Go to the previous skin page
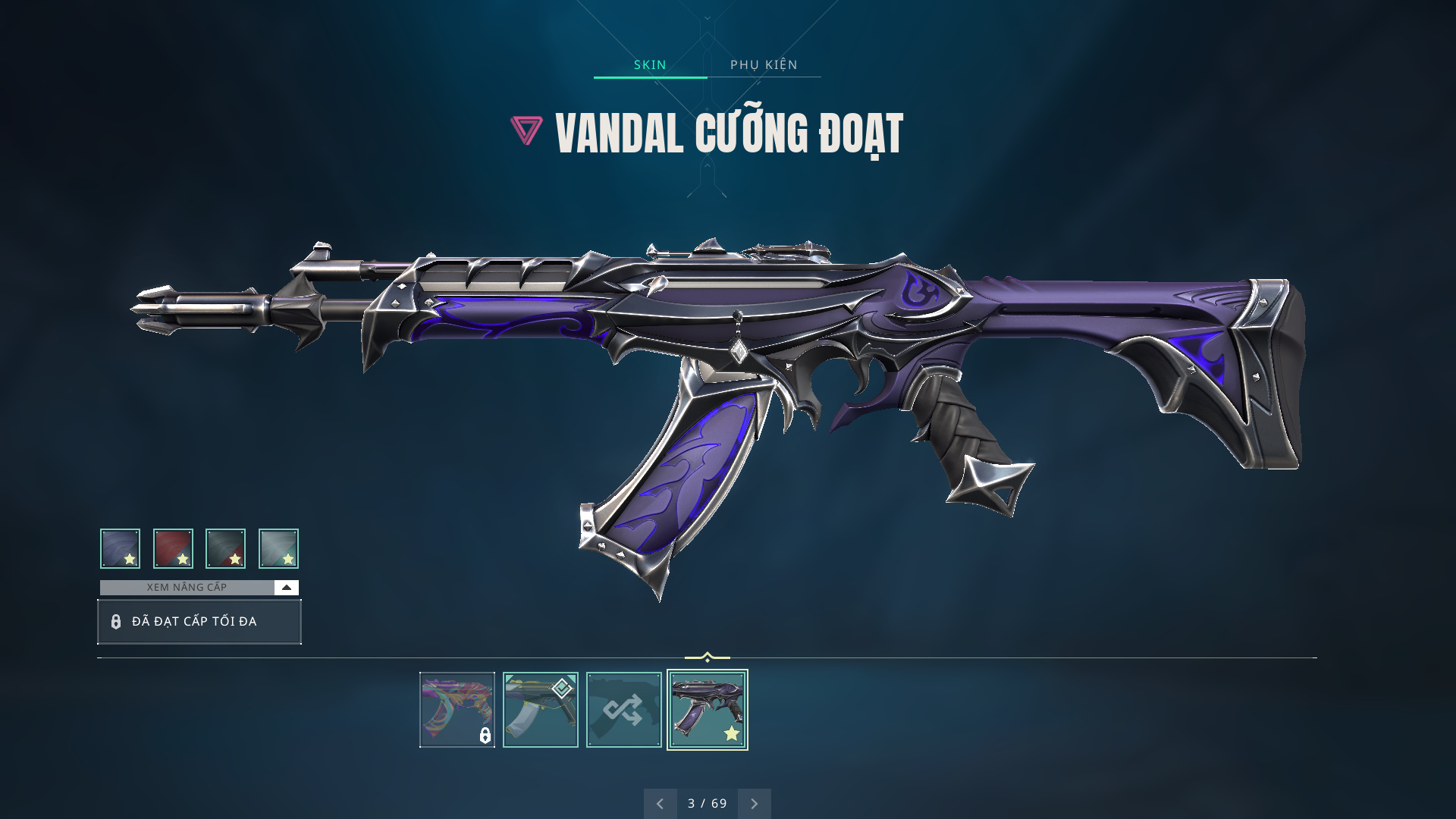1456x819 pixels. (660, 804)
